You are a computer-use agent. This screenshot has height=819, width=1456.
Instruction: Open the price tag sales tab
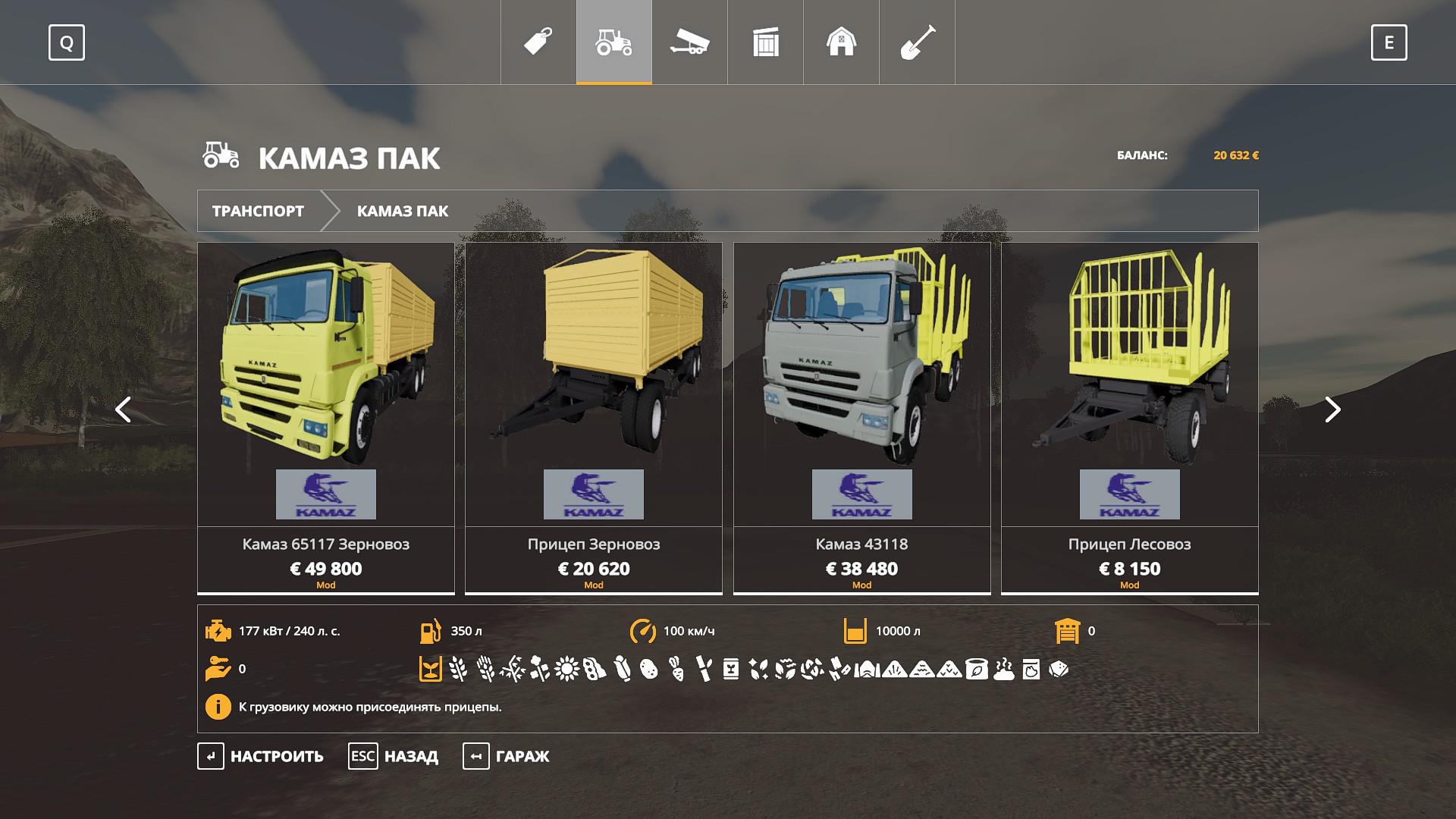(538, 42)
